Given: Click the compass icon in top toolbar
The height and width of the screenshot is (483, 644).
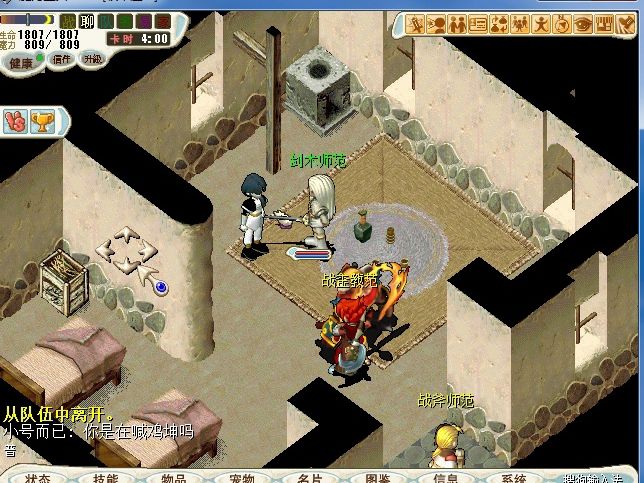Looking at the screenshot, I should click(x=563, y=23).
